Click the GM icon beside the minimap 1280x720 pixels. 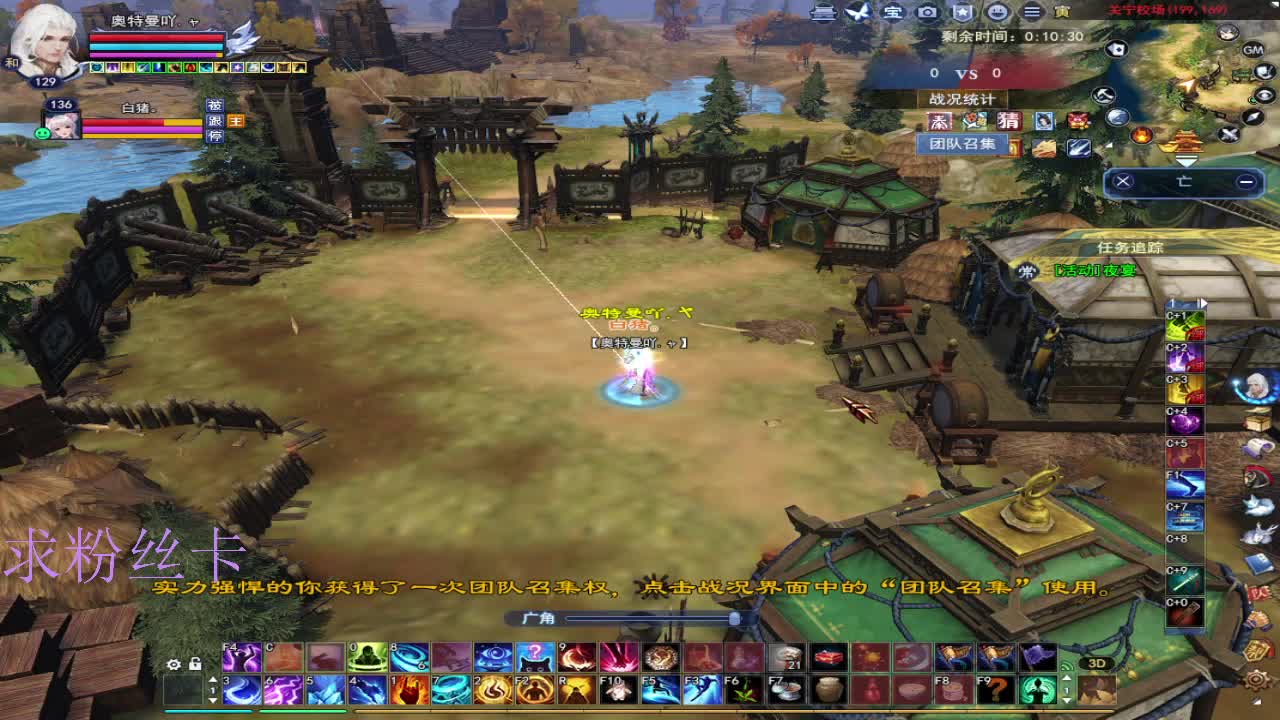[x=1252, y=49]
